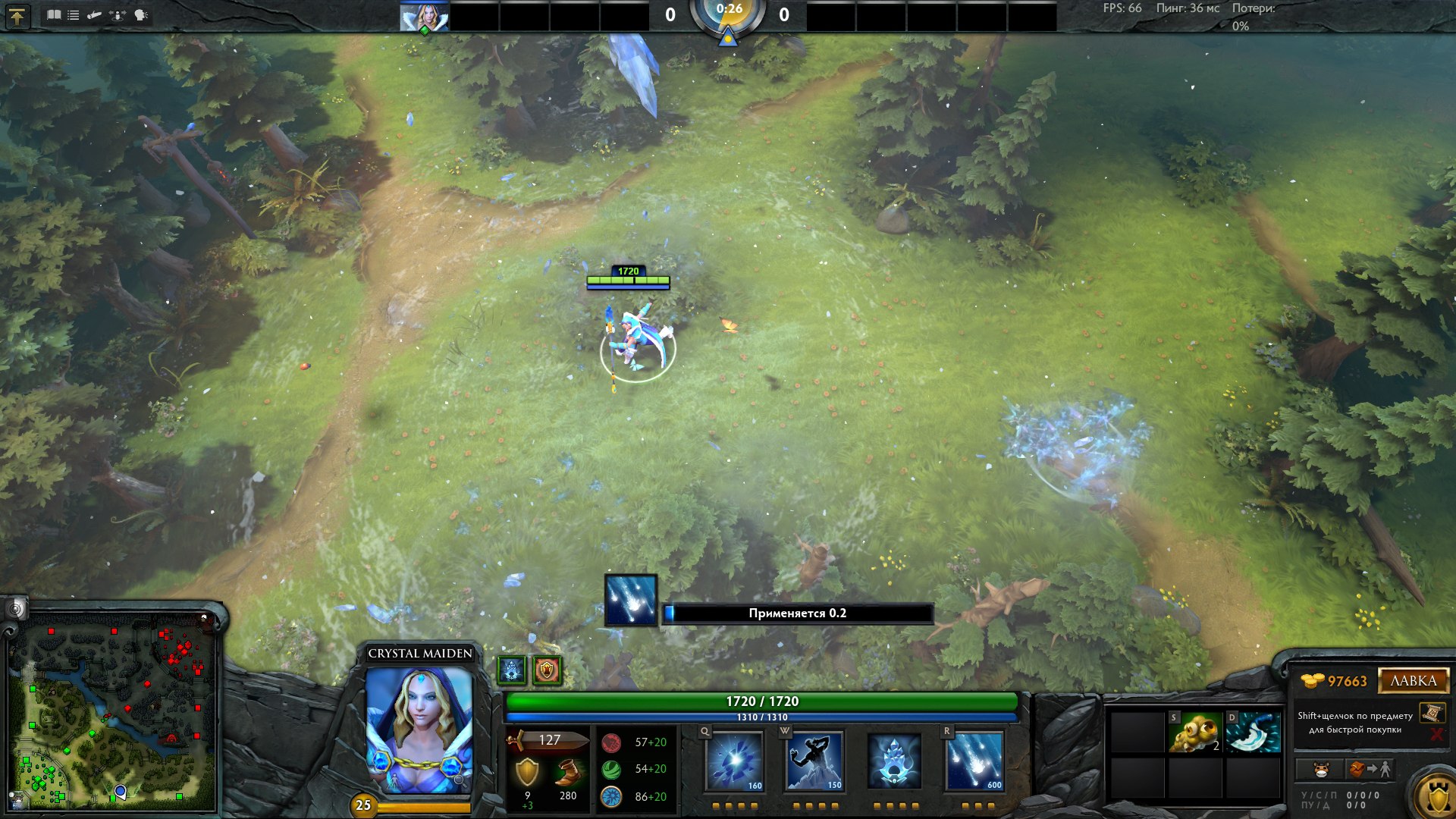Open the main menu arrow button
1456x819 pixels.
click(x=17, y=16)
